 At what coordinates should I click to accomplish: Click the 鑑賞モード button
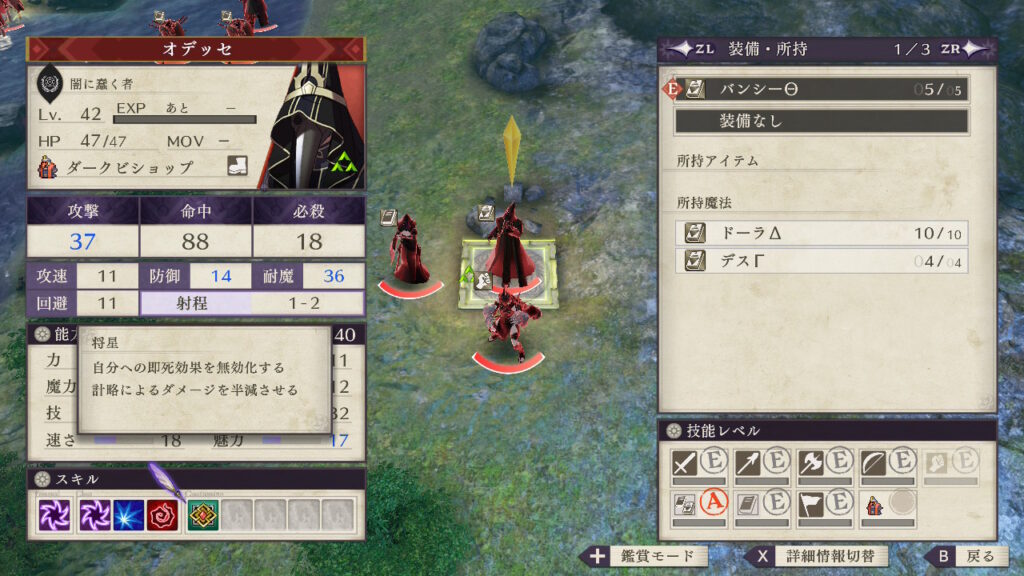(x=644, y=556)
